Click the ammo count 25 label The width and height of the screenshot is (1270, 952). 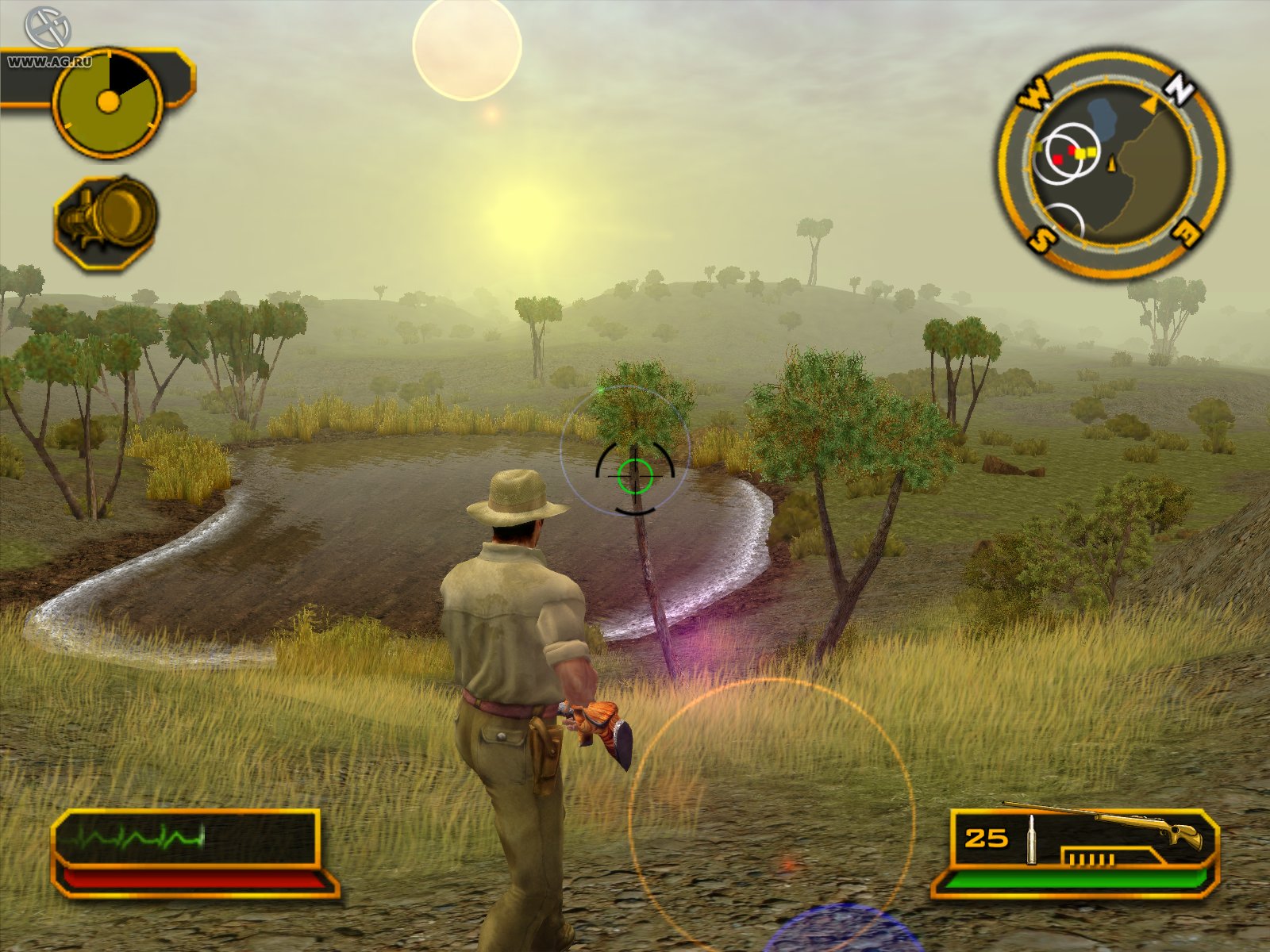(985, 837)
